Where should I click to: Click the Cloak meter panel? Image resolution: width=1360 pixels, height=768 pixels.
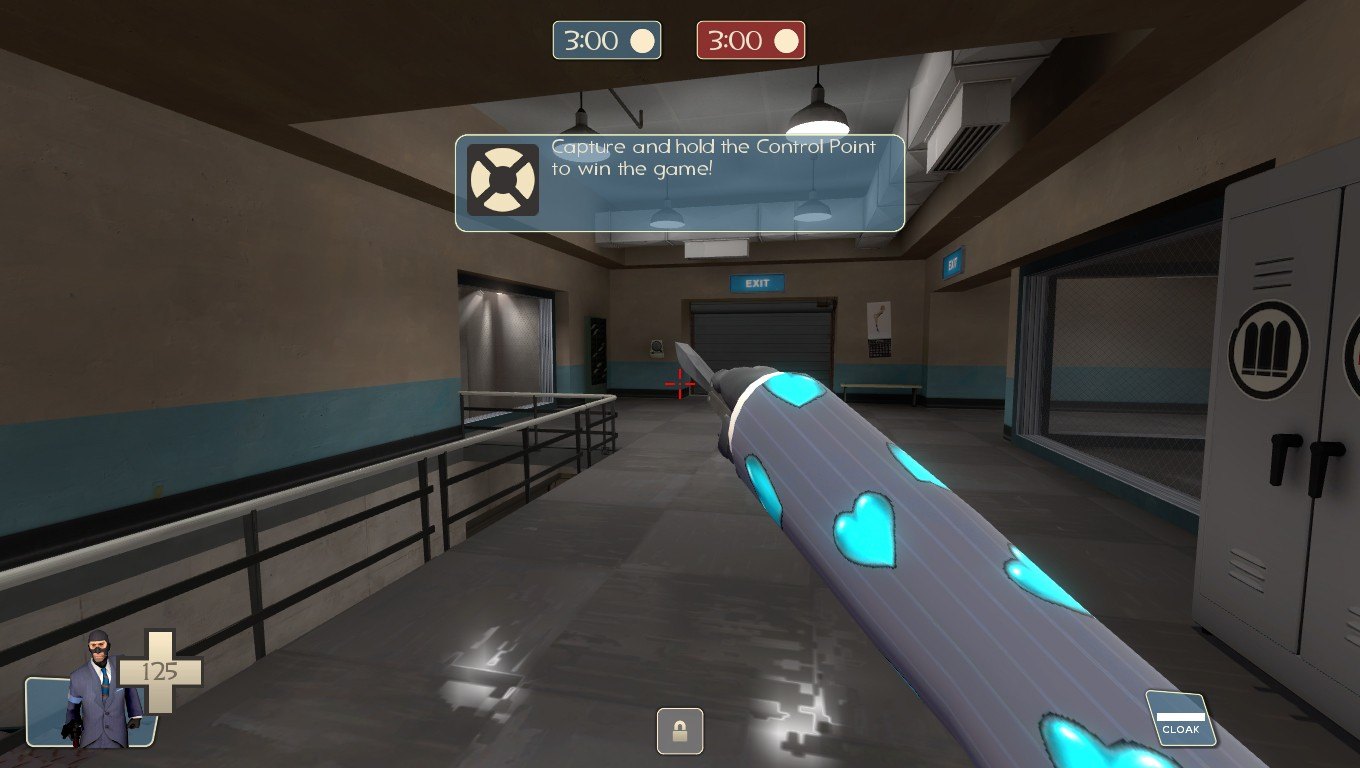coord(1180,719)
